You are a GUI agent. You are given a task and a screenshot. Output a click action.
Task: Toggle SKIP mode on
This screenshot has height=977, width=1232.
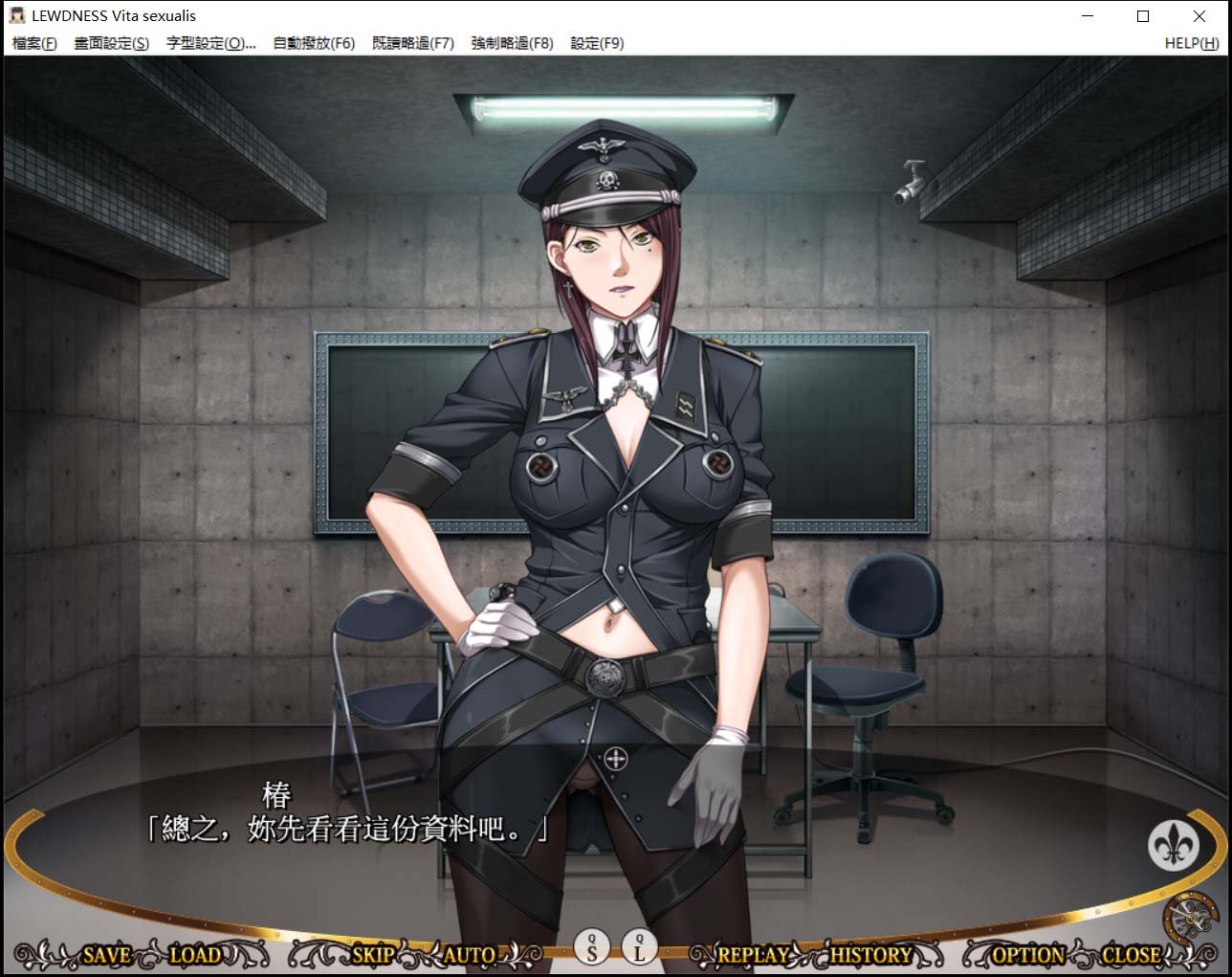tap(372, 954)
